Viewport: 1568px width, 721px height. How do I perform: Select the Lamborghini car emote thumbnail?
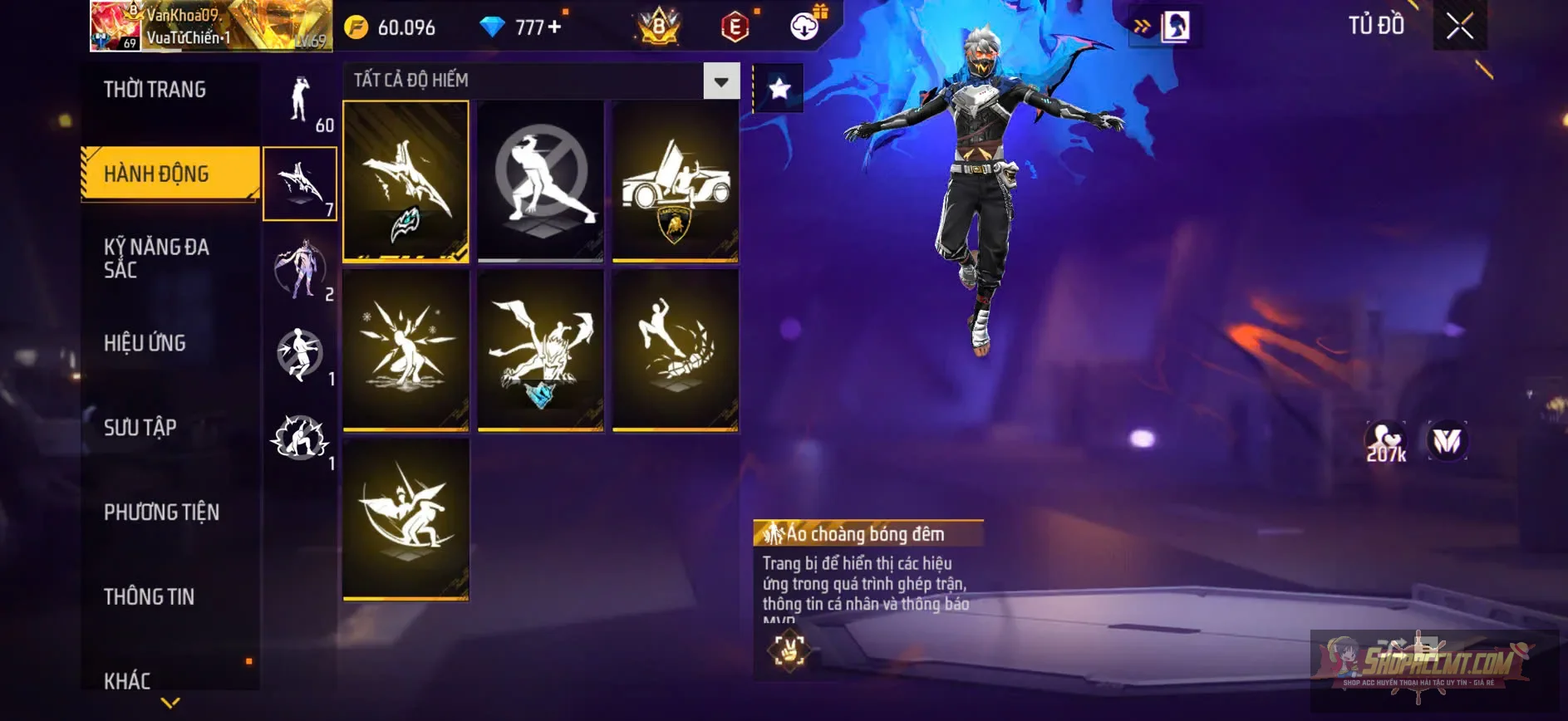[x=673, y=183]
